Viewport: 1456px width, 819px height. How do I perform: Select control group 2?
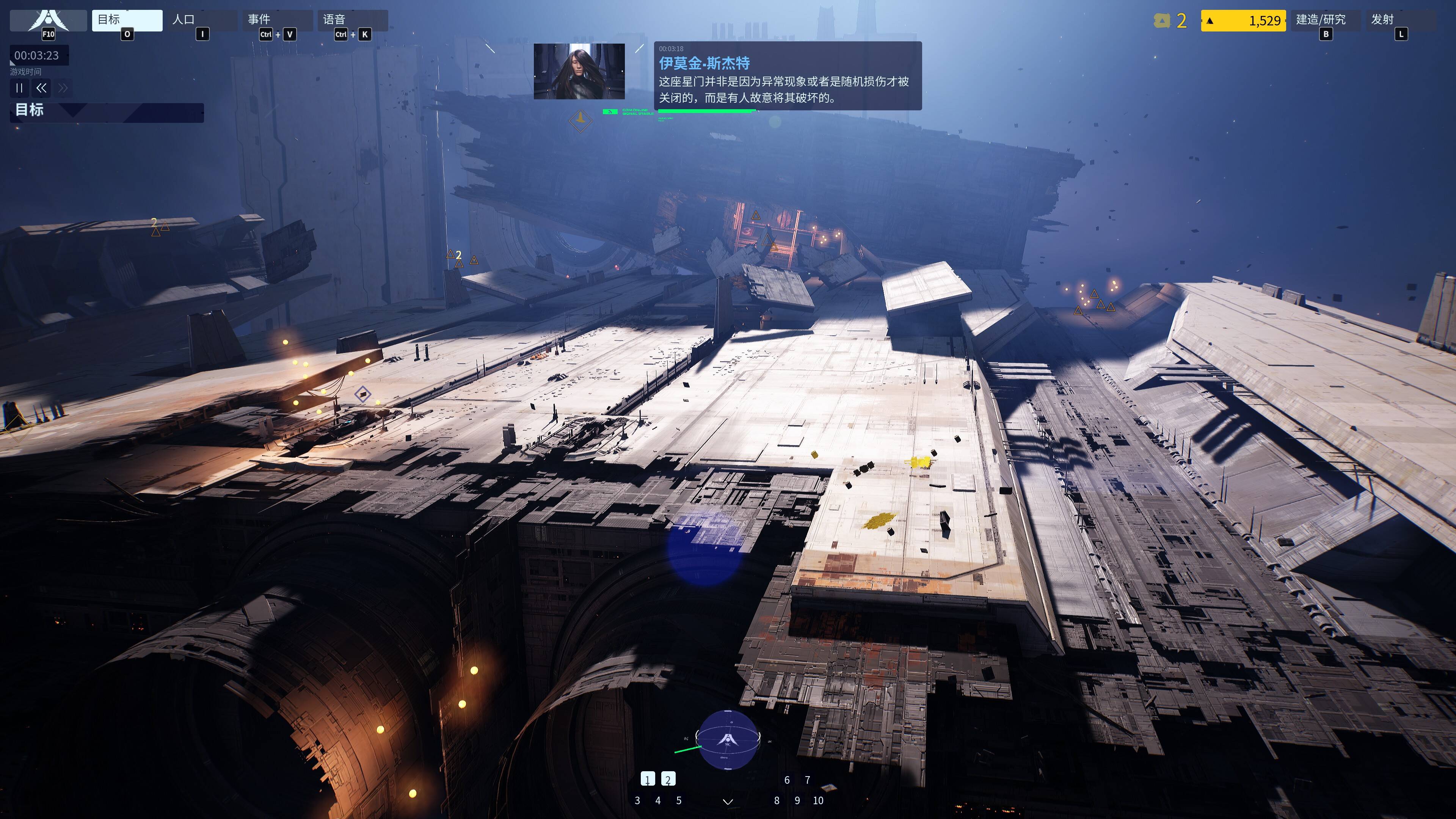point(668,780)
